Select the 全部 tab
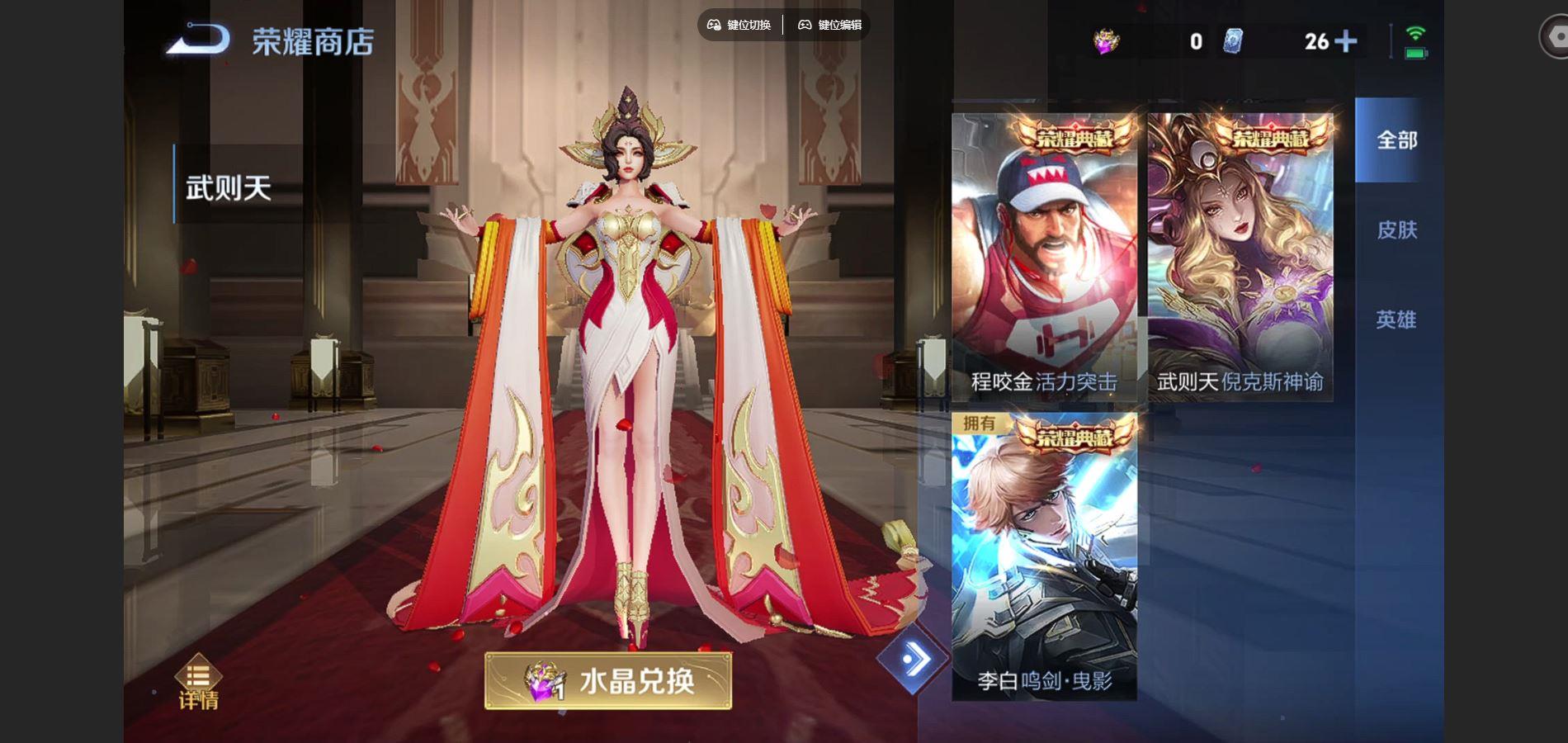Viewport: 1568px width, 743px height. click(x=1398, y=140)
